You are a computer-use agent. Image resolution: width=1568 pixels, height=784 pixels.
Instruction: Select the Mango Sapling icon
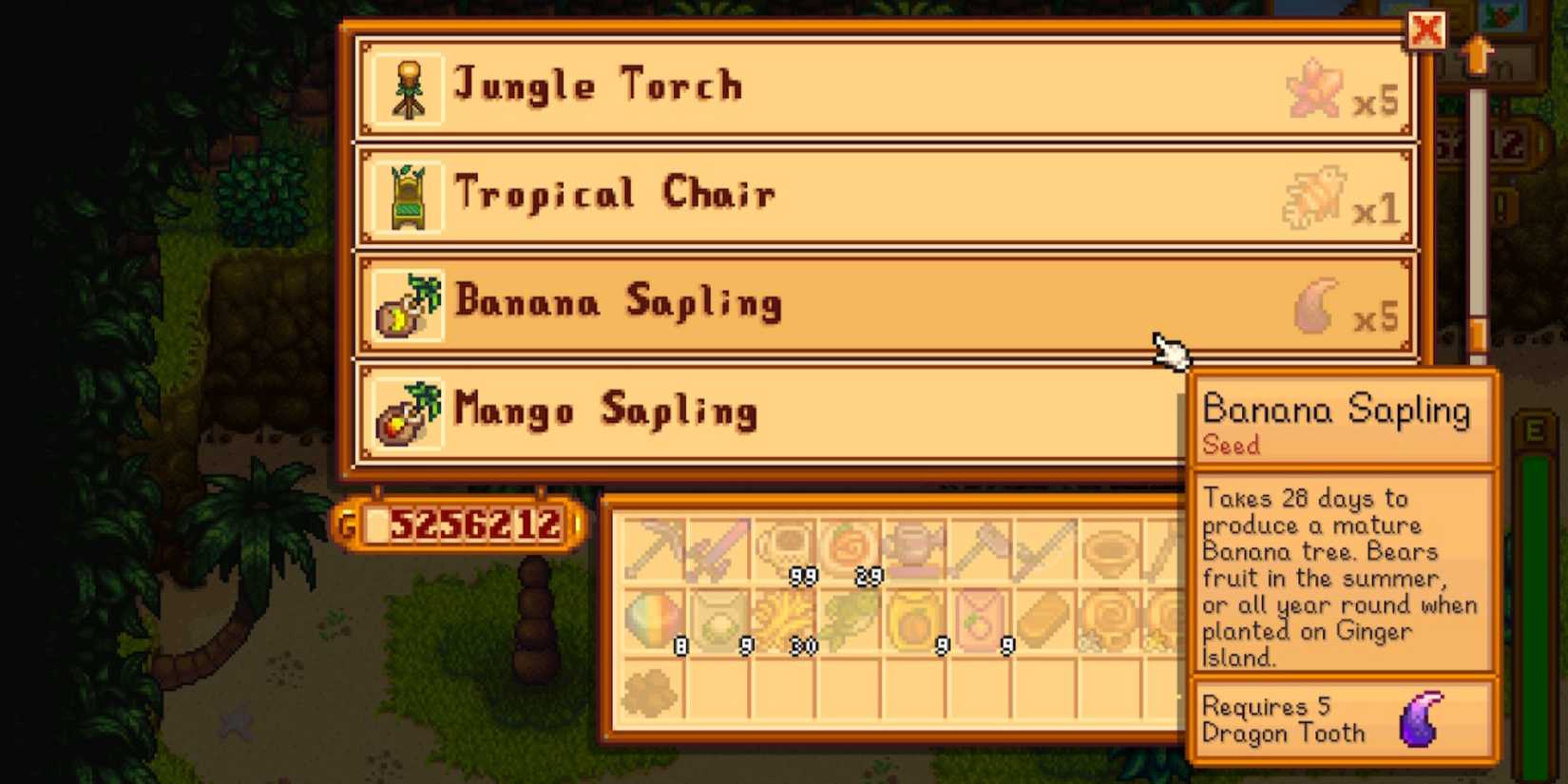point(406,411)
